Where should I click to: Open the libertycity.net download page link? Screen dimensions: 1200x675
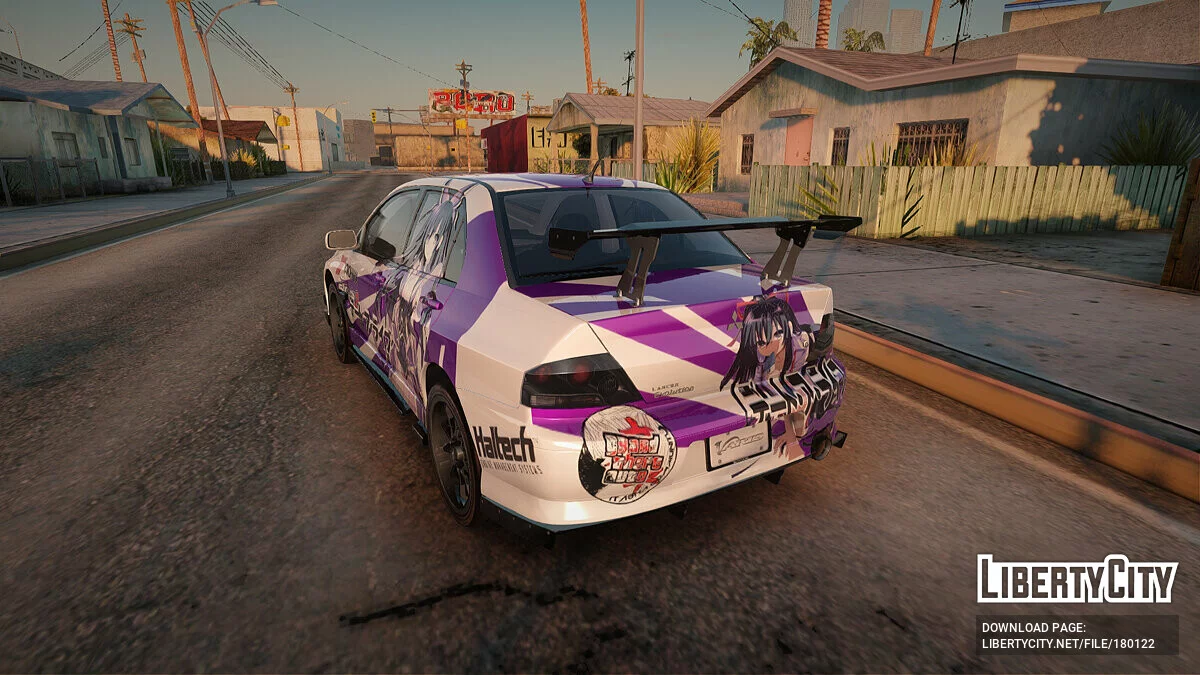[1067, 644]
